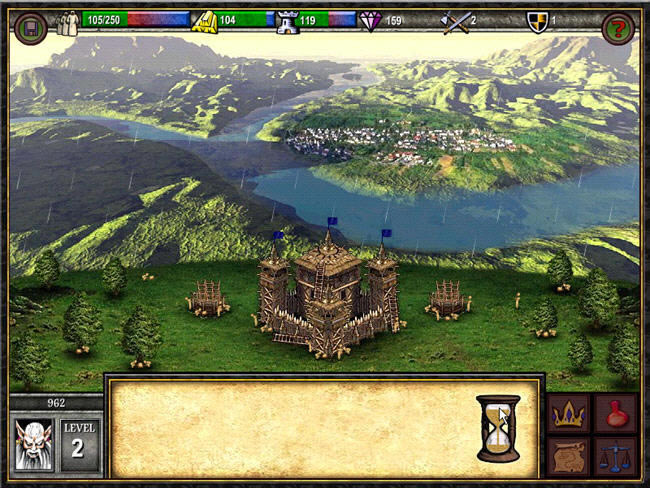Click the castle tower resource icon
The image size is (650, 488).
pos(285,21)
